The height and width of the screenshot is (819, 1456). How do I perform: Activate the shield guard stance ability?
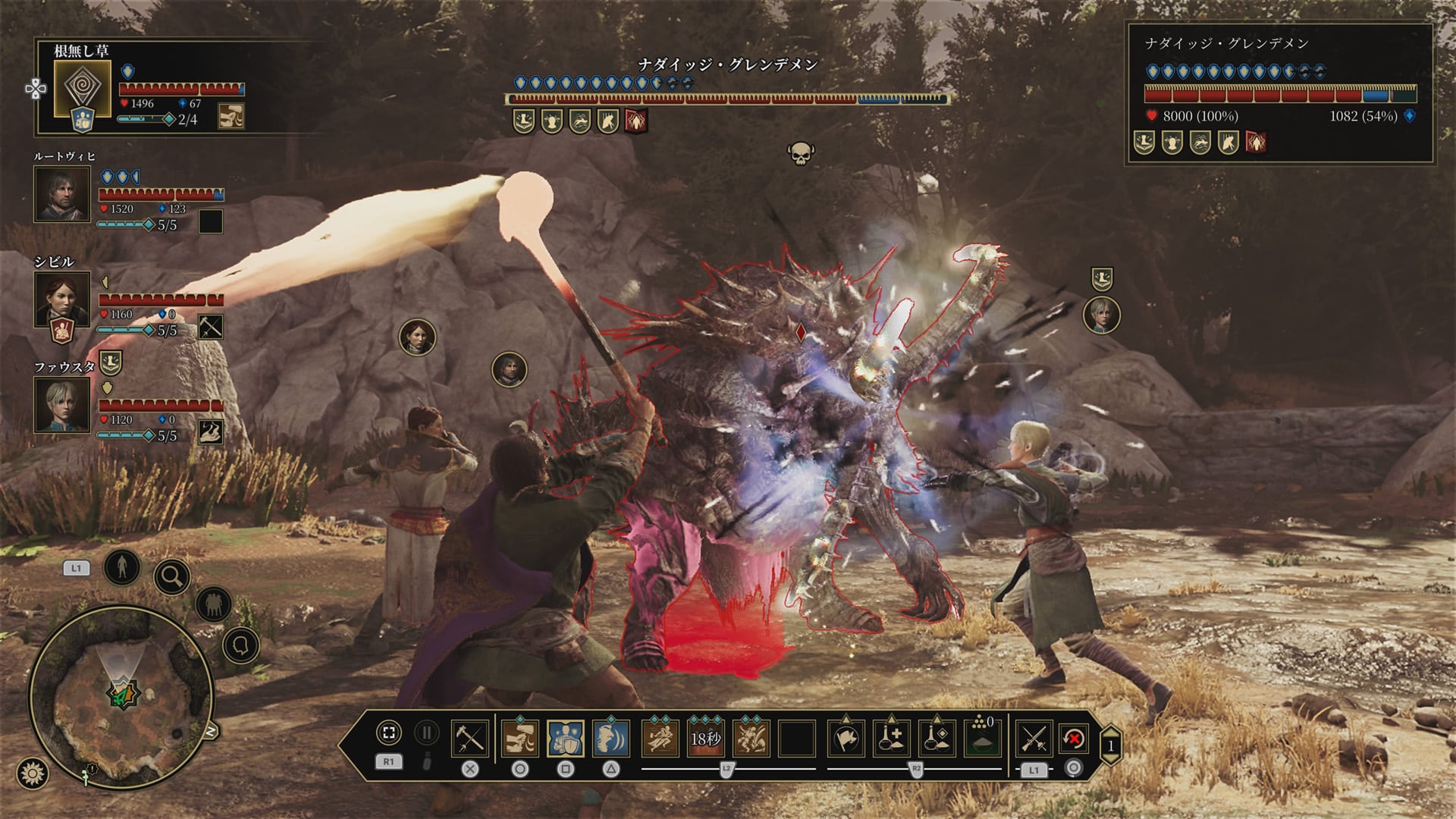pos(566,738)
